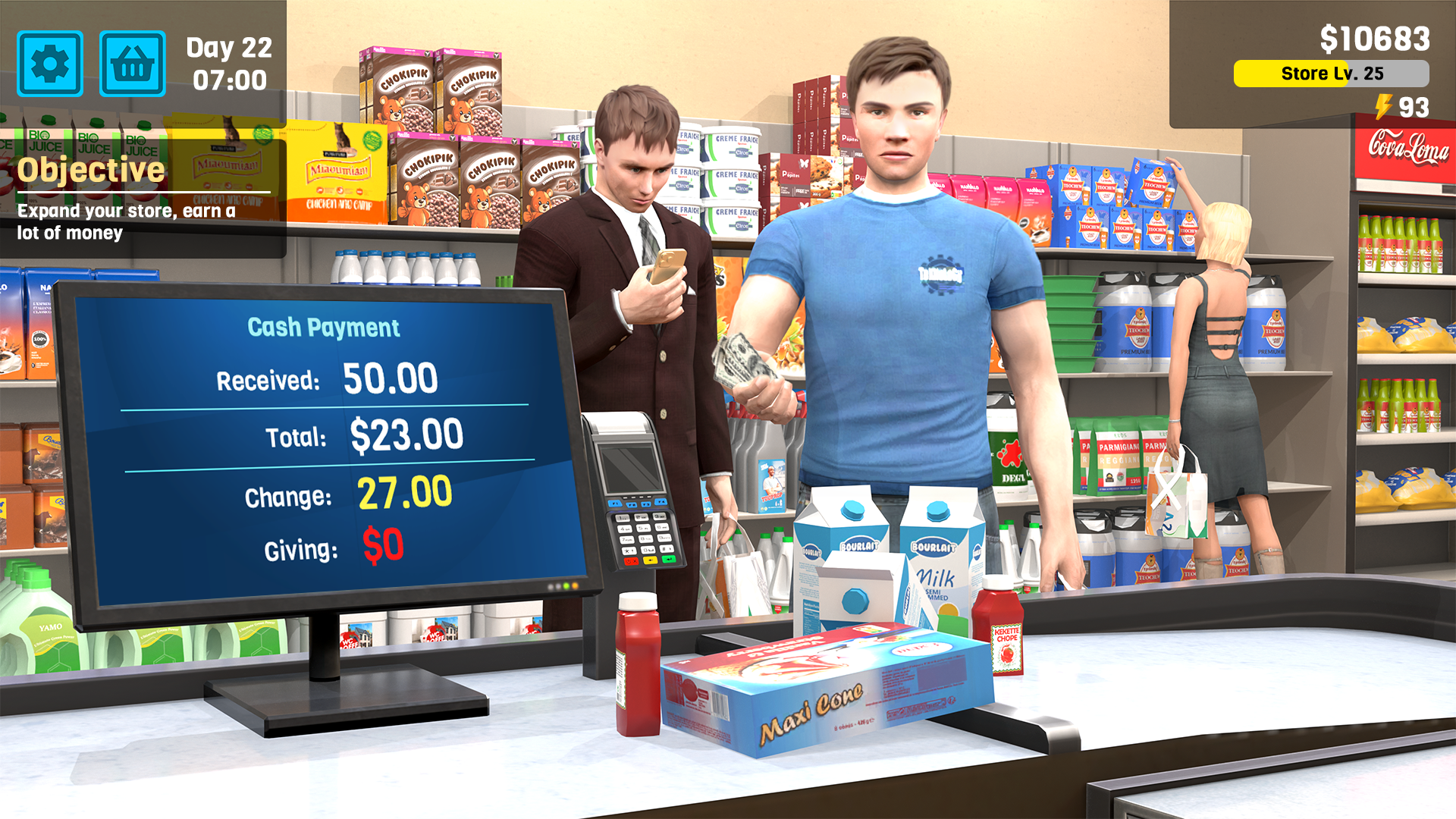Click the red cancel key on the keypad
Image resolution: width=1456 pixels, height=819 pixels.
coord(630,561)
